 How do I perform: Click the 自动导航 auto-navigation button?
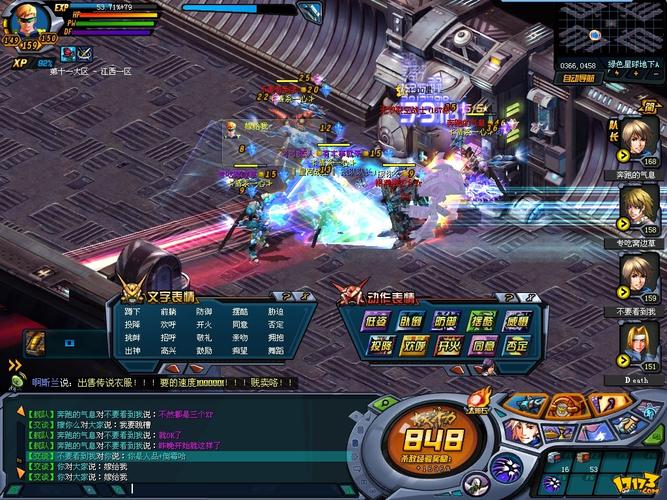pyautogui.click(x=579, y=77)
